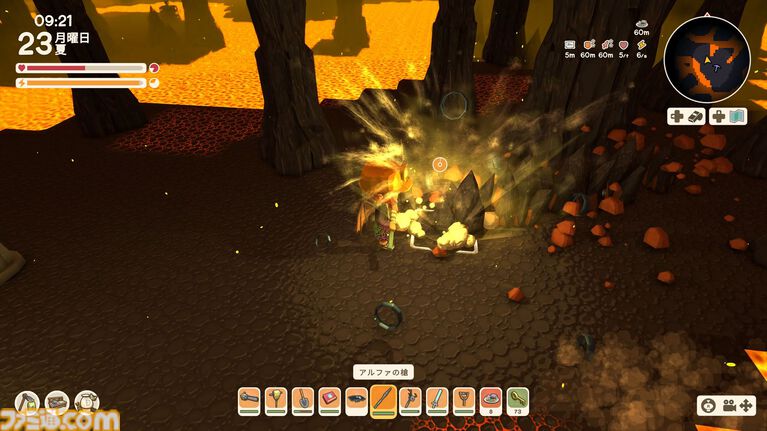Select the shovel in the hotbar
Screen dimensions: 767x431
tap(303, 400)
